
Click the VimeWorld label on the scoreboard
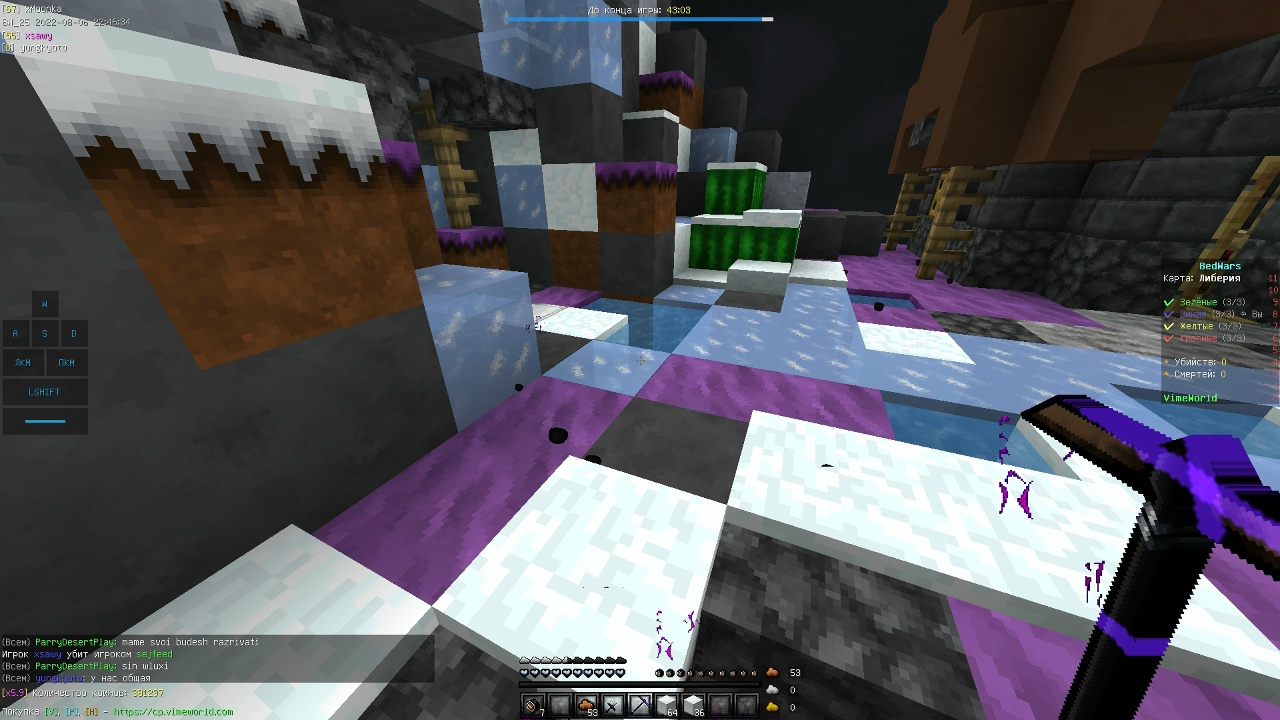pyautogui.click(x=1190, y=397)
